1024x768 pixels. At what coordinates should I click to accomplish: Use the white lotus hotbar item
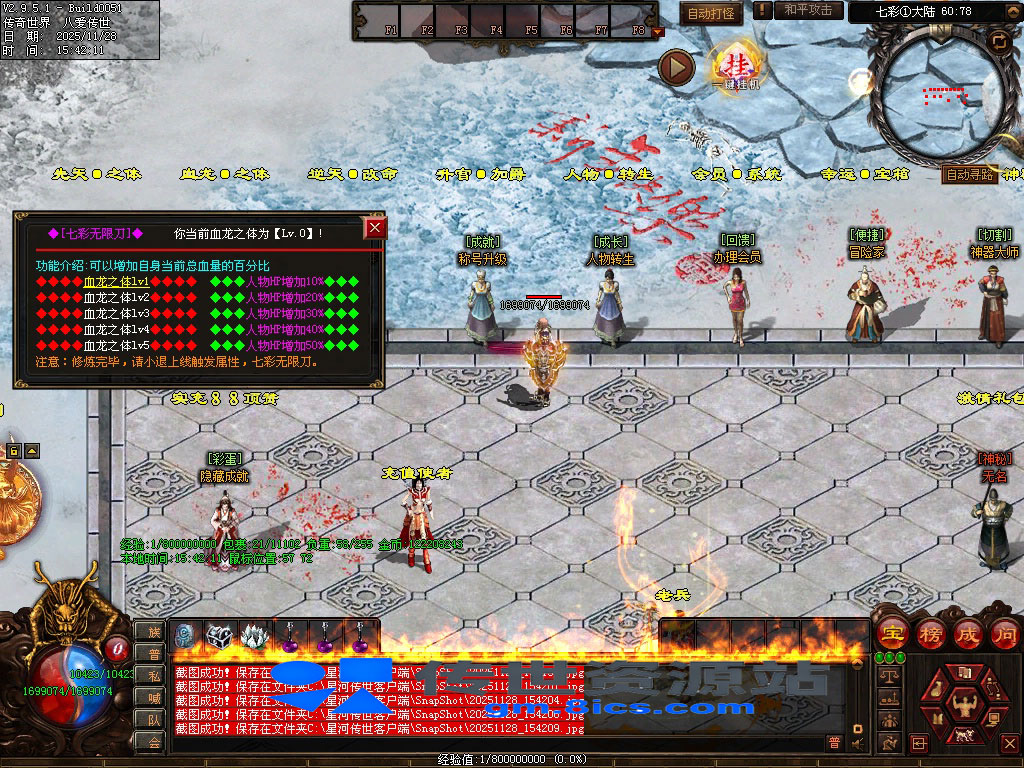coord(254,636)
